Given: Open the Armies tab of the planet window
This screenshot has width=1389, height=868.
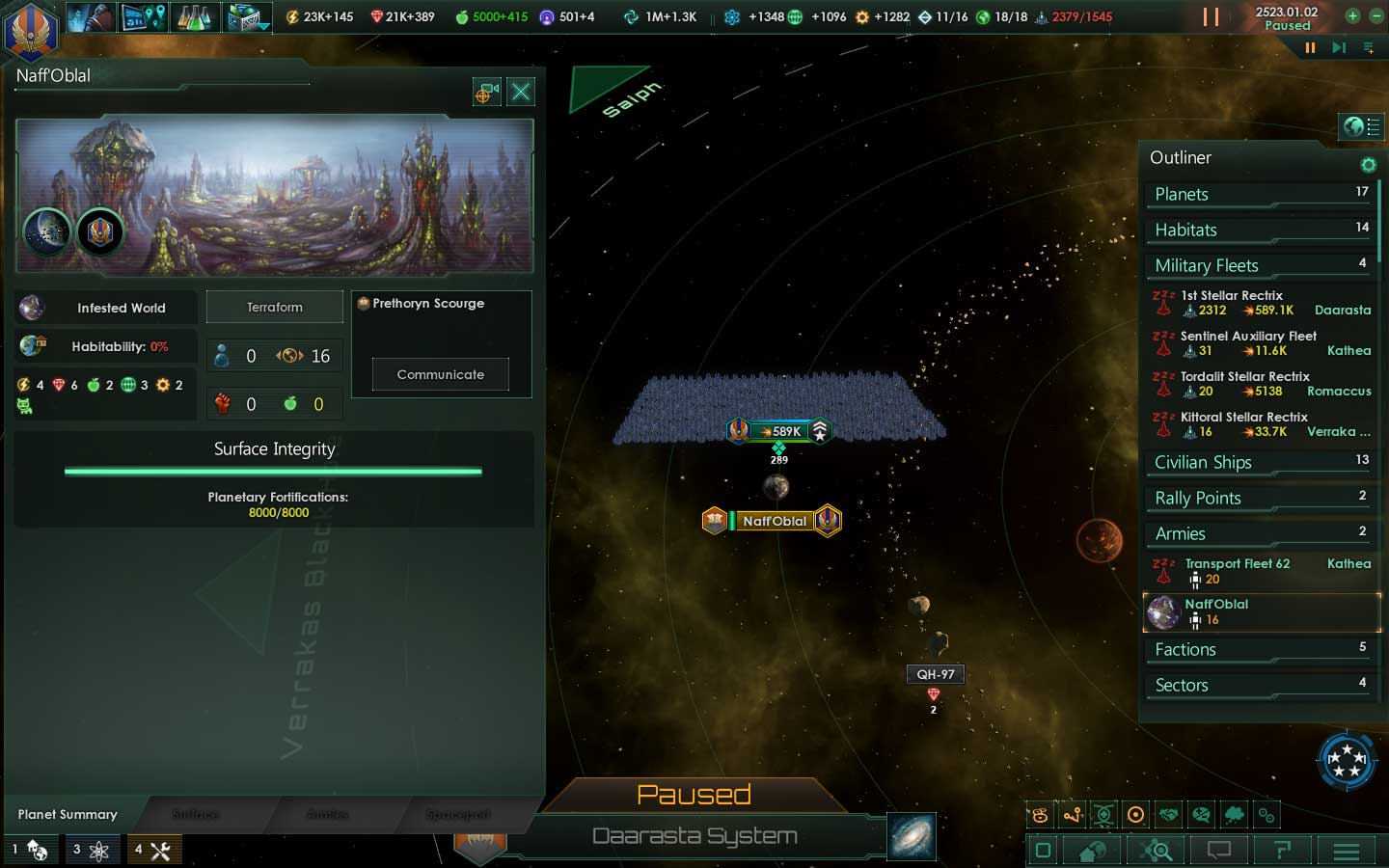Looking at the screenshot, I should pos(326,814).
